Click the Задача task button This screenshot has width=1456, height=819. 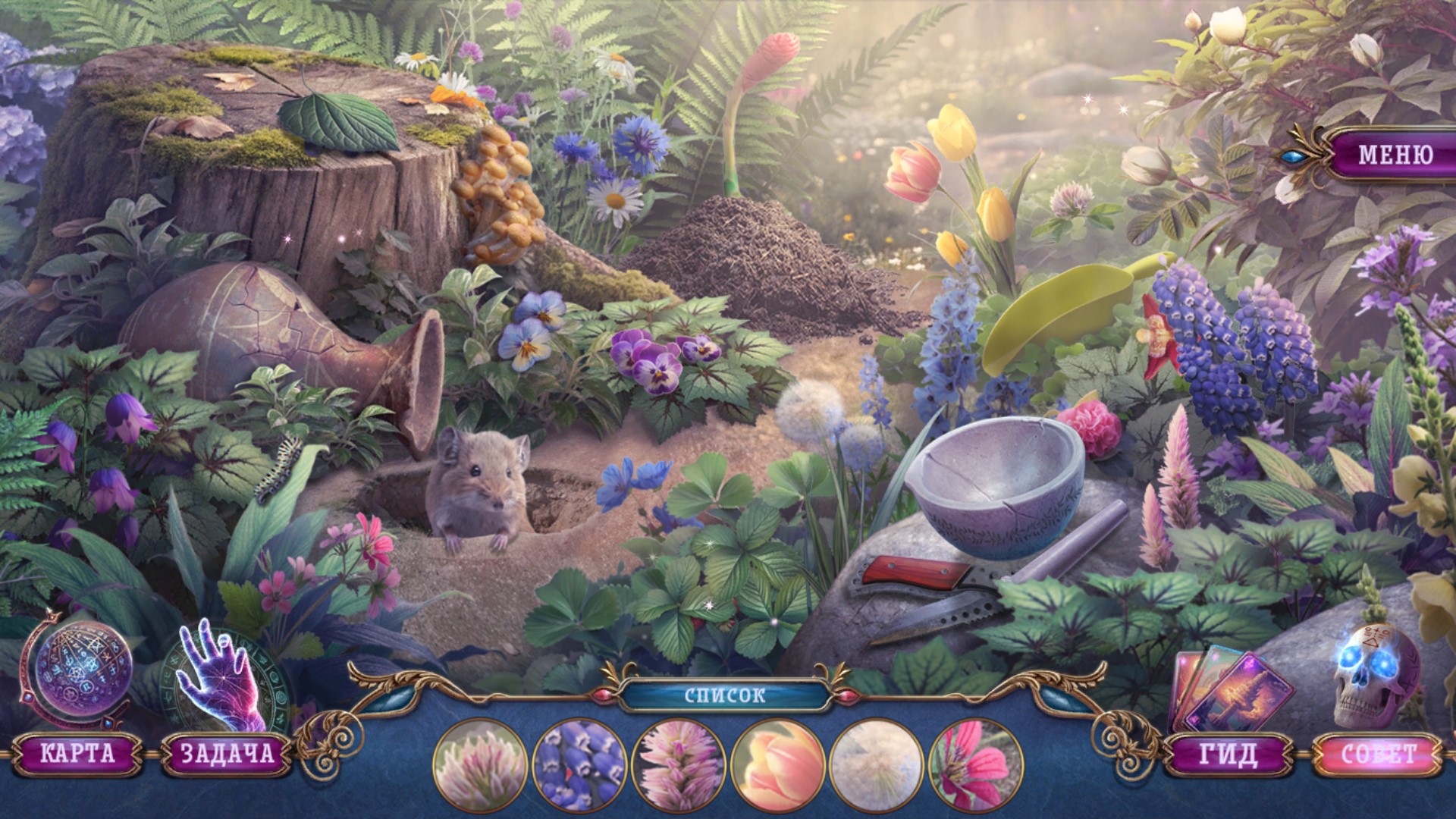[x=226, y=753]
